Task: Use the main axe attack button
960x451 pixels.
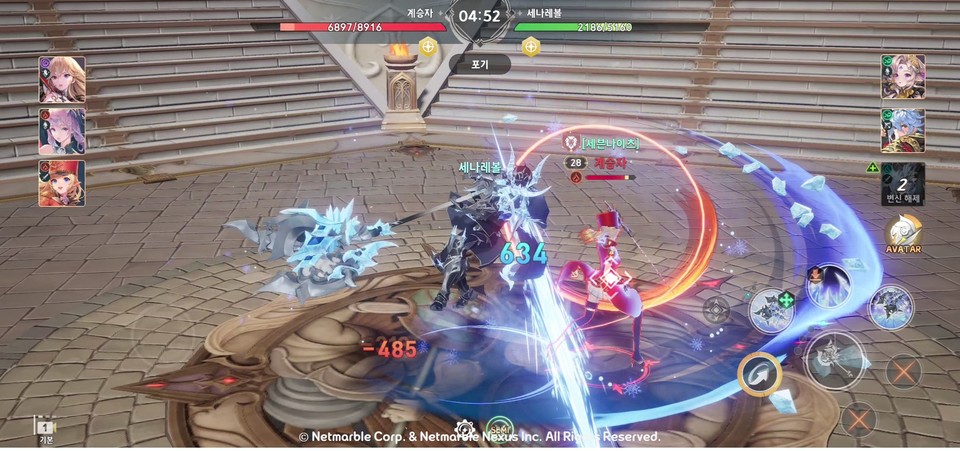Action: click(x=834, y=358)
